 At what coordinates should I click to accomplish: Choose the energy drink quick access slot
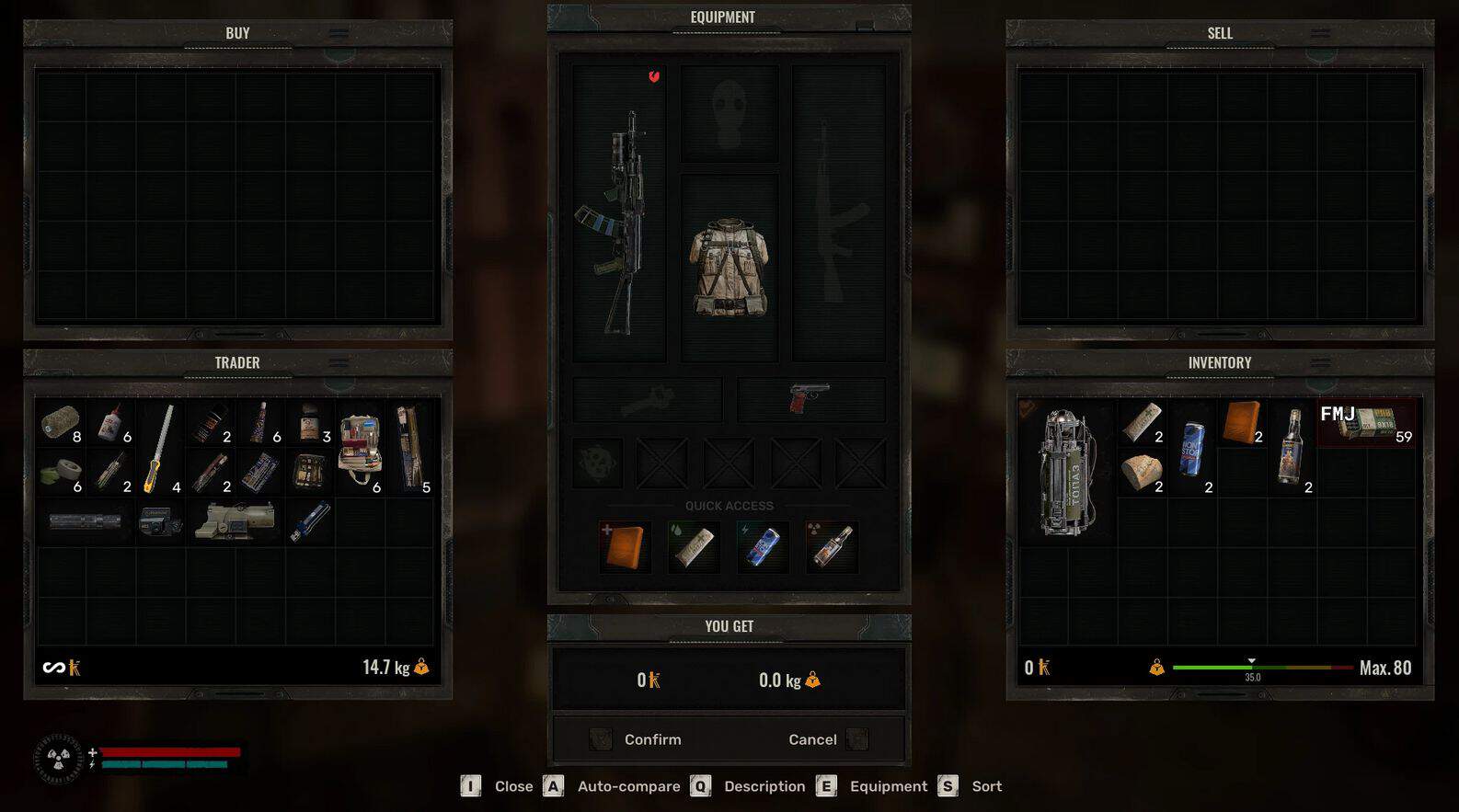point(763,547)
